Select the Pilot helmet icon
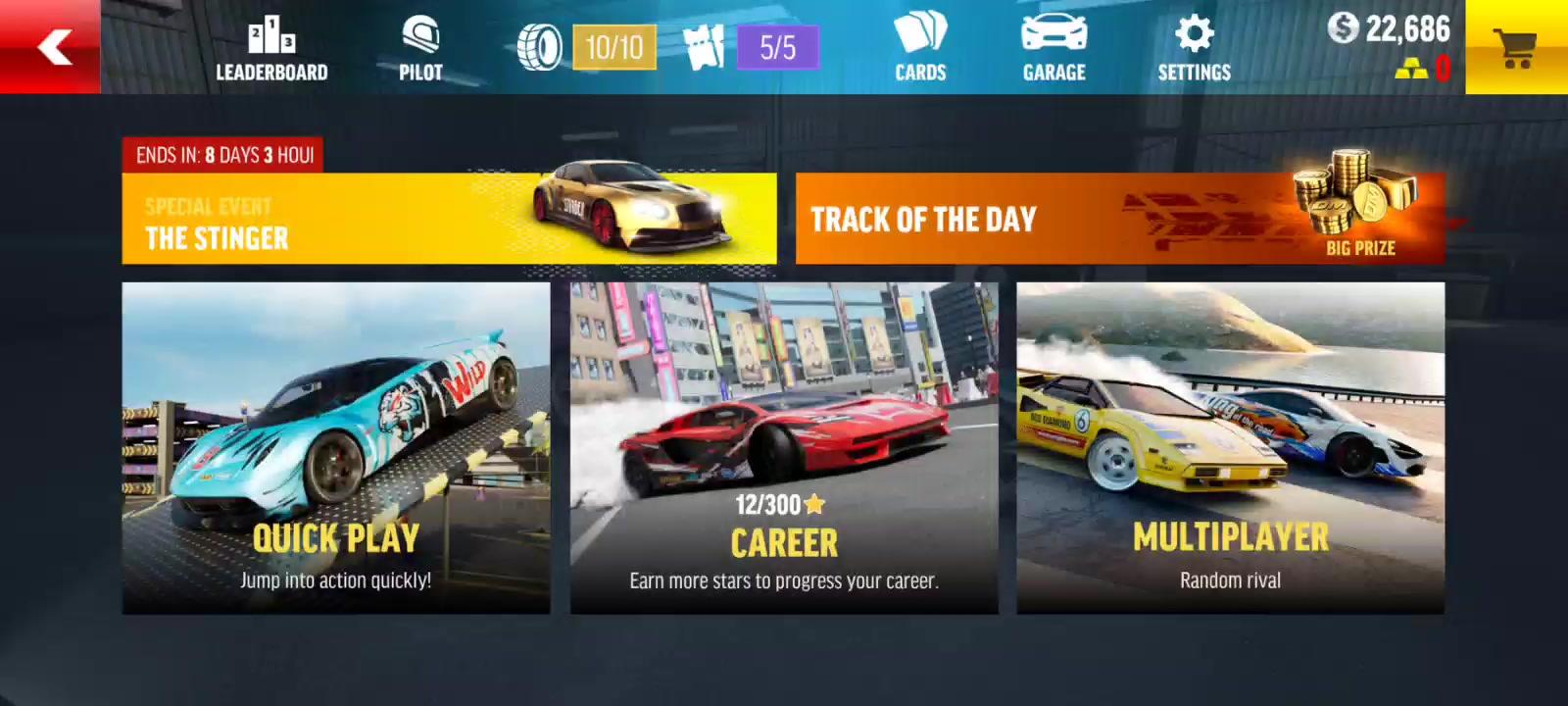The height and width of the screenshot is (706, 1568). tap(419, 44)
